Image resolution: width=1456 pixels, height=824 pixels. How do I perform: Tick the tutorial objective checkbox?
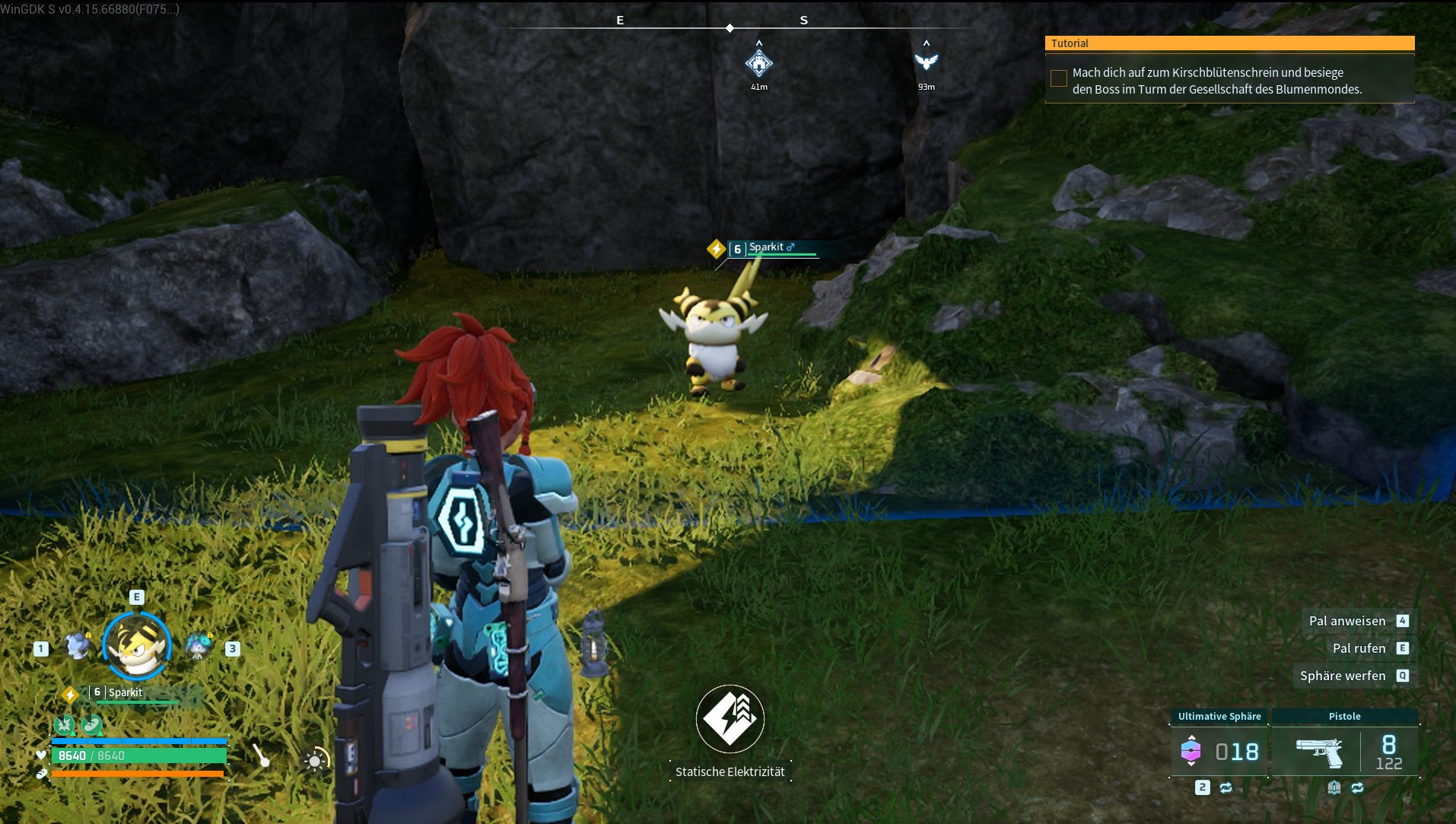(1058, 78)
